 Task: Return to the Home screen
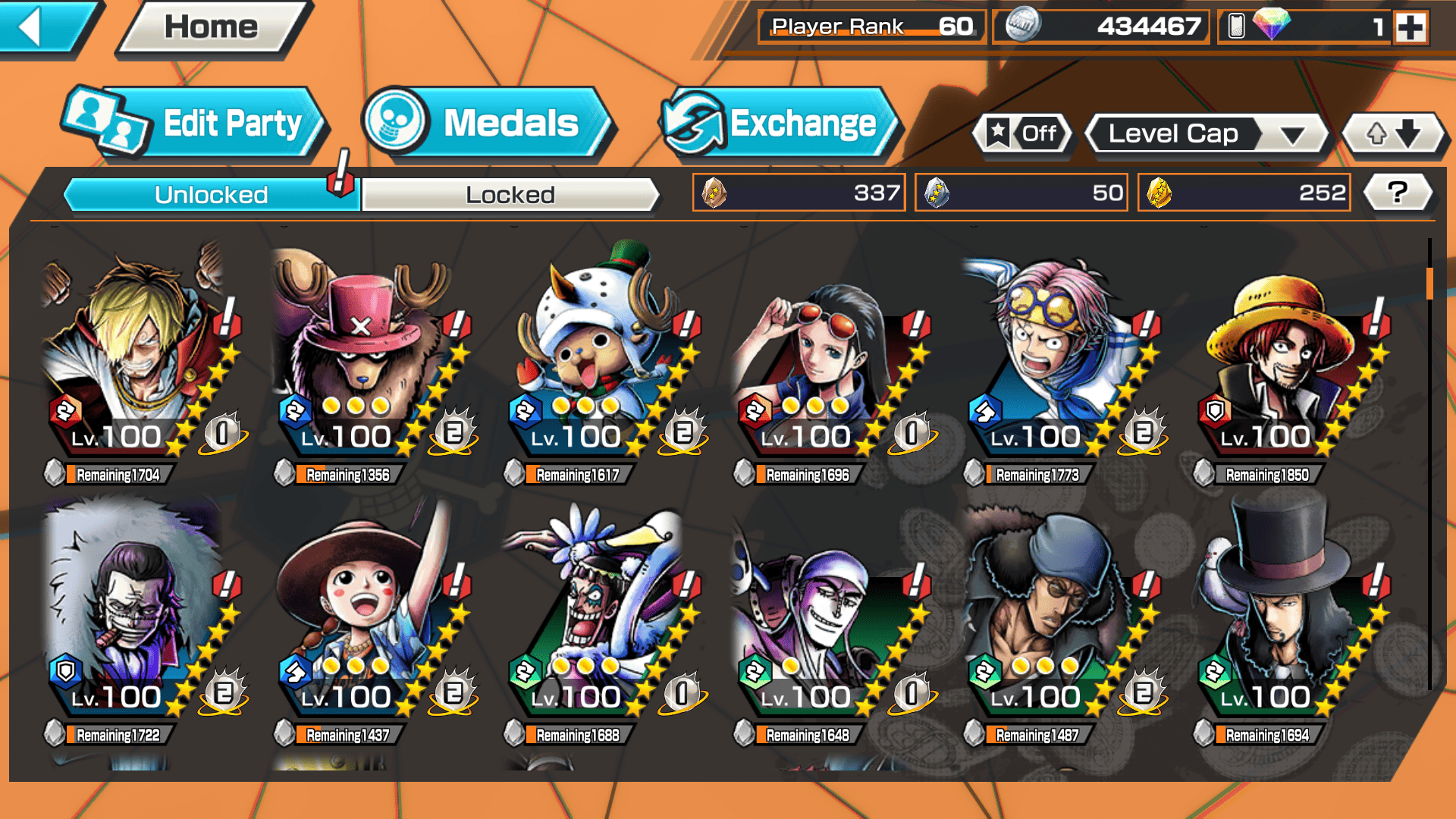(x=212, y=28)
